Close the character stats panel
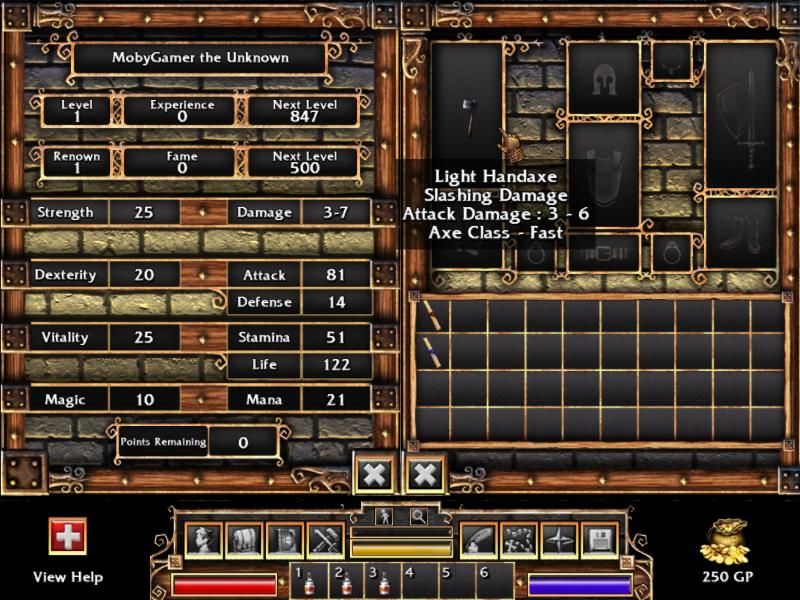This screenshot has height=600, width=800. (374, 474)
